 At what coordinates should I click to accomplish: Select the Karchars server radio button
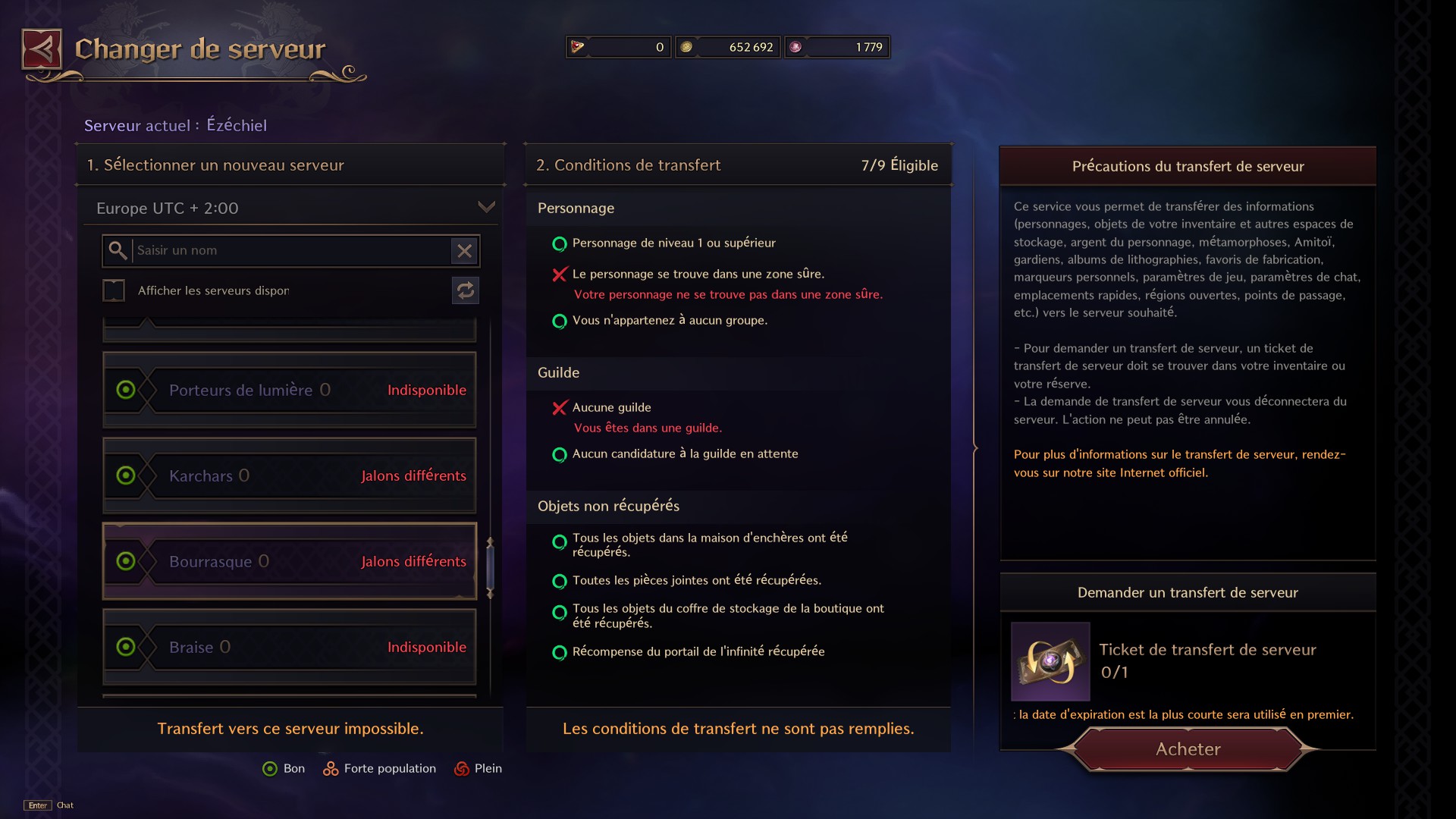point(125,475)
